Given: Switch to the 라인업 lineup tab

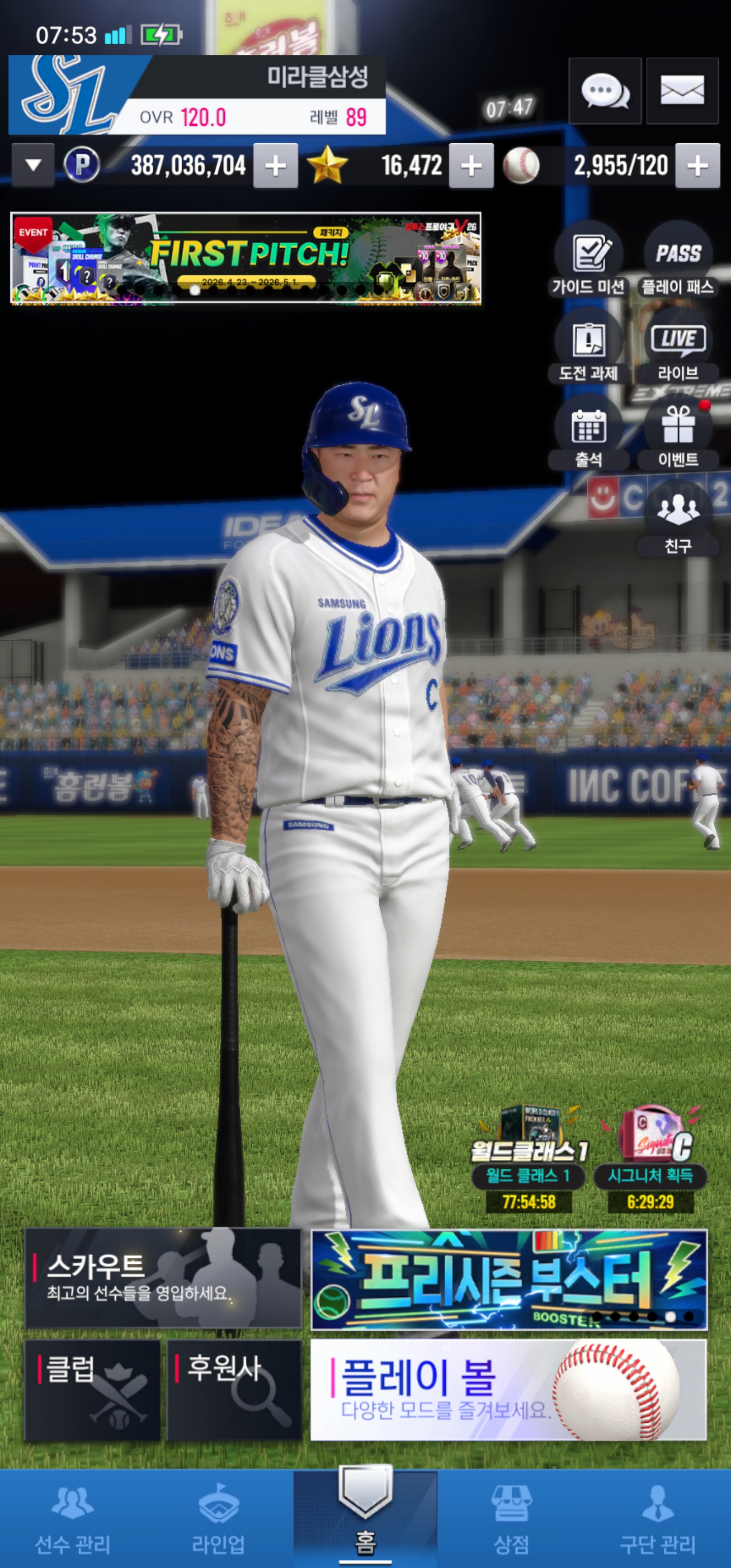Looking at the screenshot, I should (x=218, y=1518).
